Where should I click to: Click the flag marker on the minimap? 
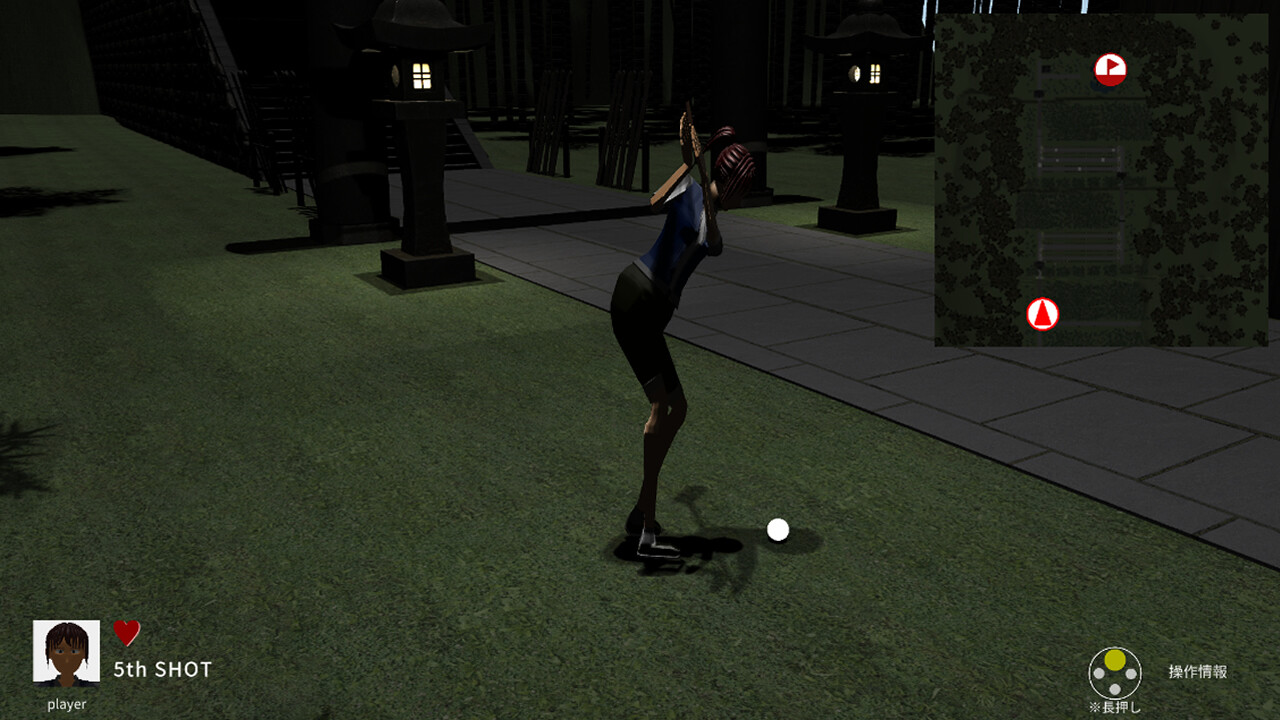[1113, 70]
